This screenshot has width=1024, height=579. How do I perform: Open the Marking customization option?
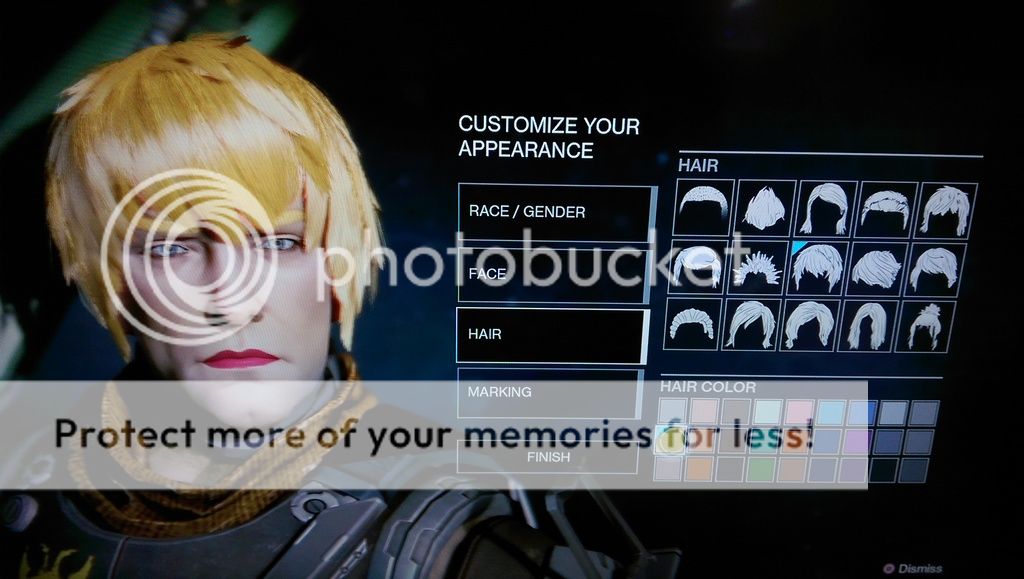pyautogui.click(x=549, y=392)
